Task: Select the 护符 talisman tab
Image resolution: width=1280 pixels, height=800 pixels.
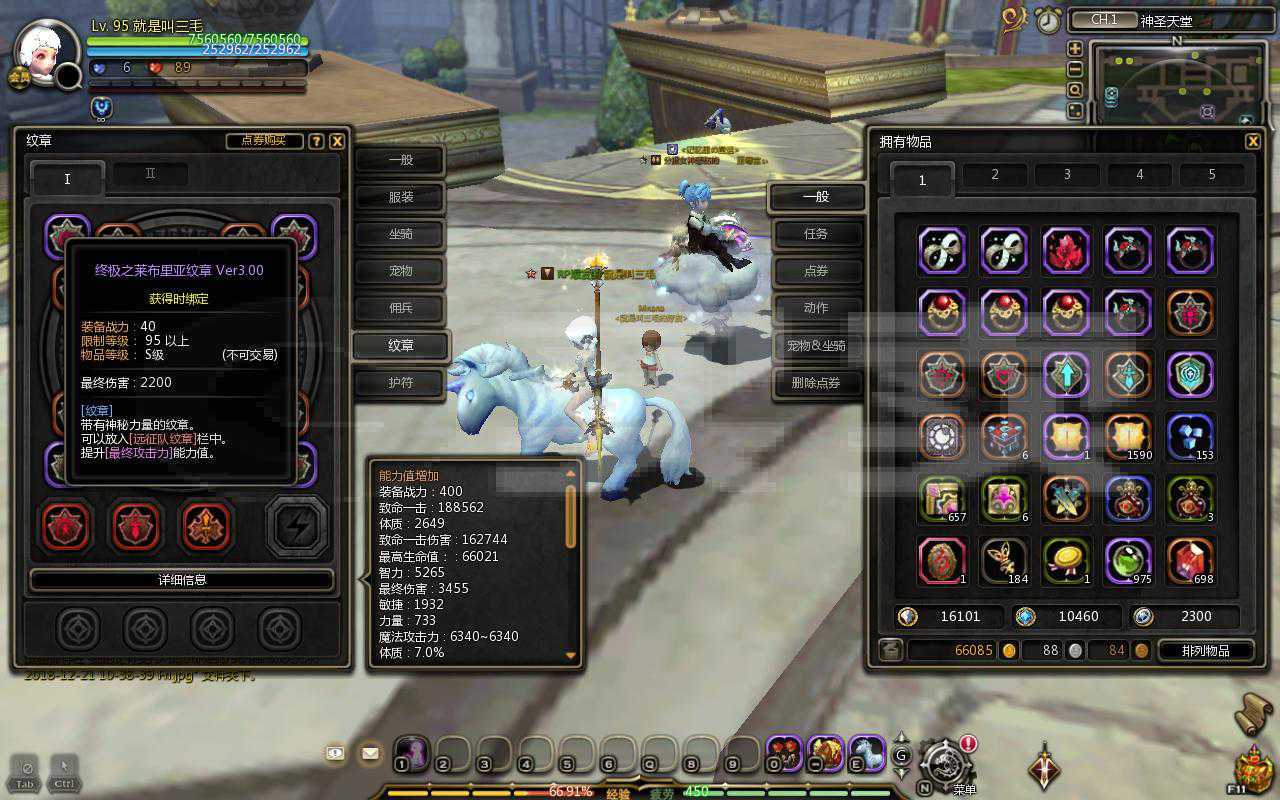Action: tap(401, 382)
